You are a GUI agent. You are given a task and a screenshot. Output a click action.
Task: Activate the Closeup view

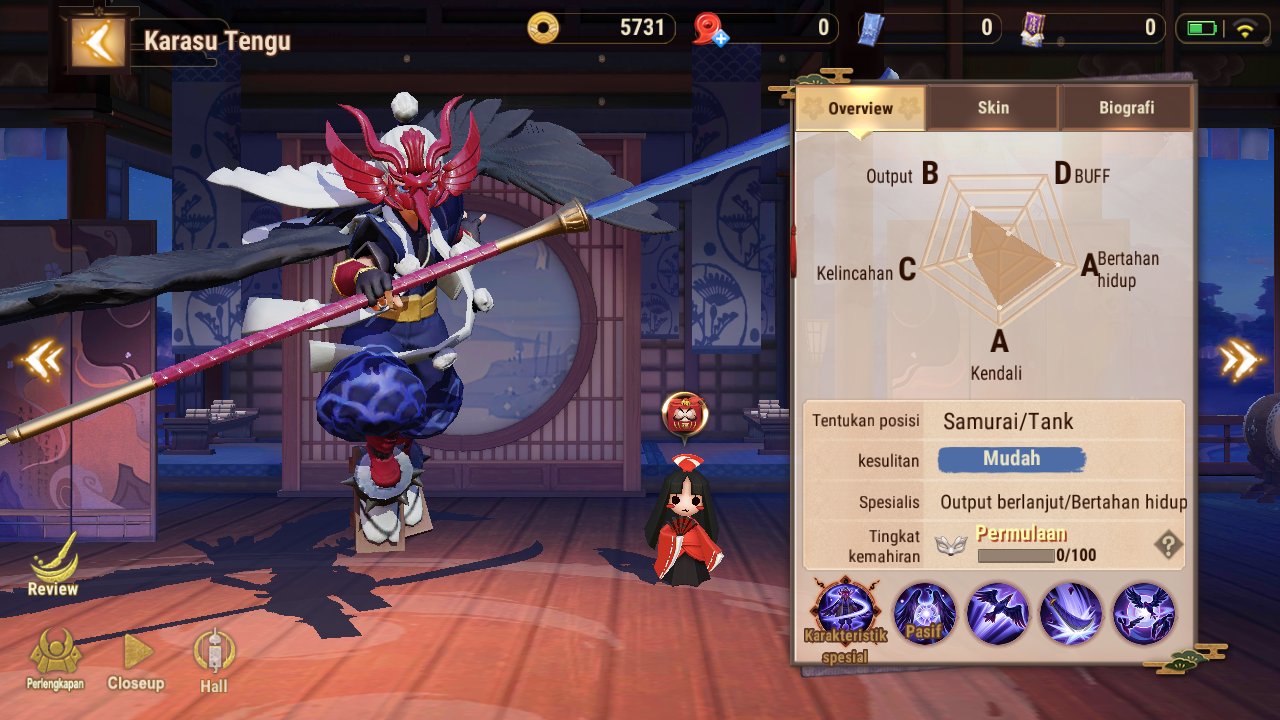coord(136,662)
